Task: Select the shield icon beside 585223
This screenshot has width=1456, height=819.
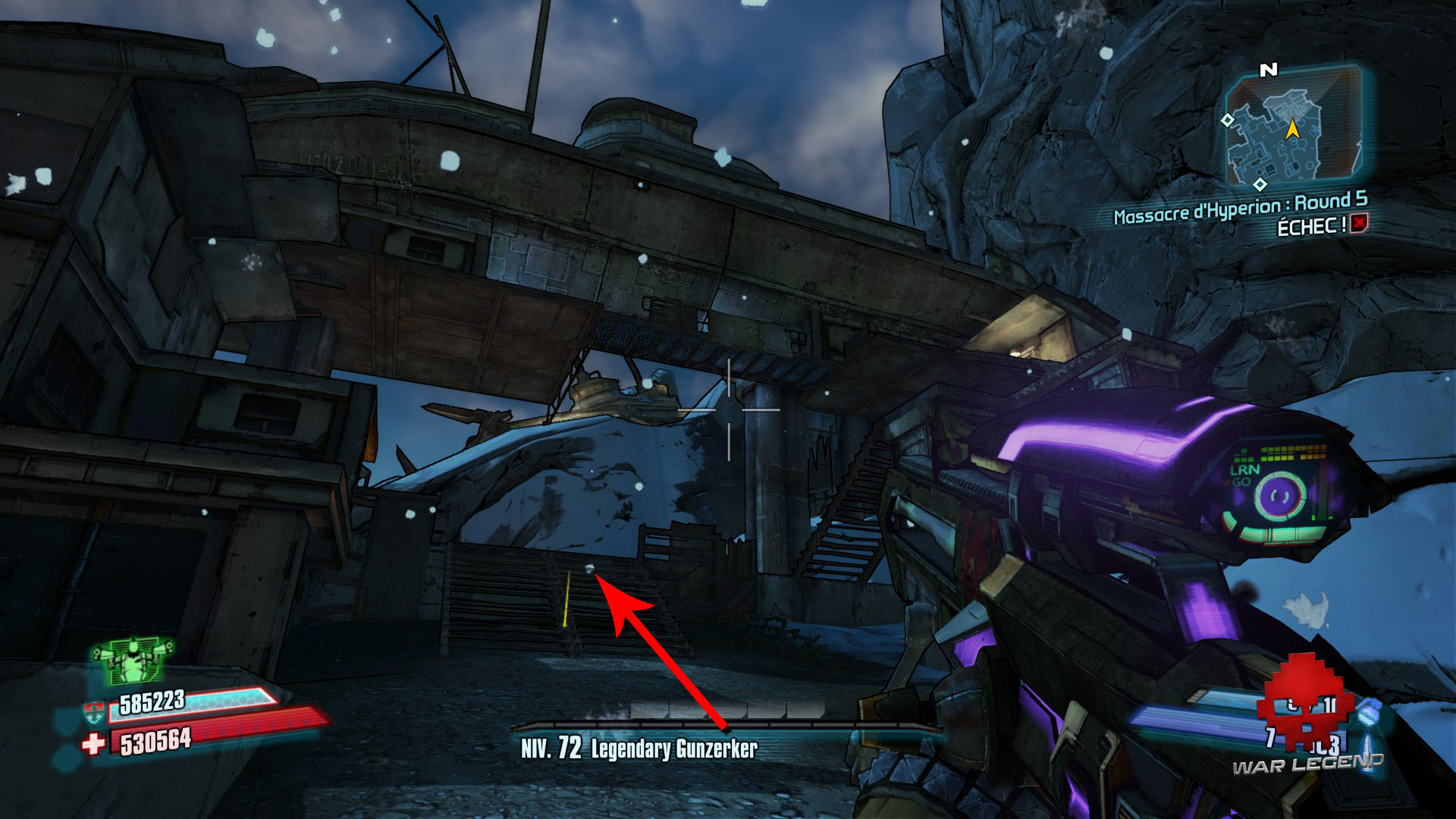Action: [x=94, y=711]
